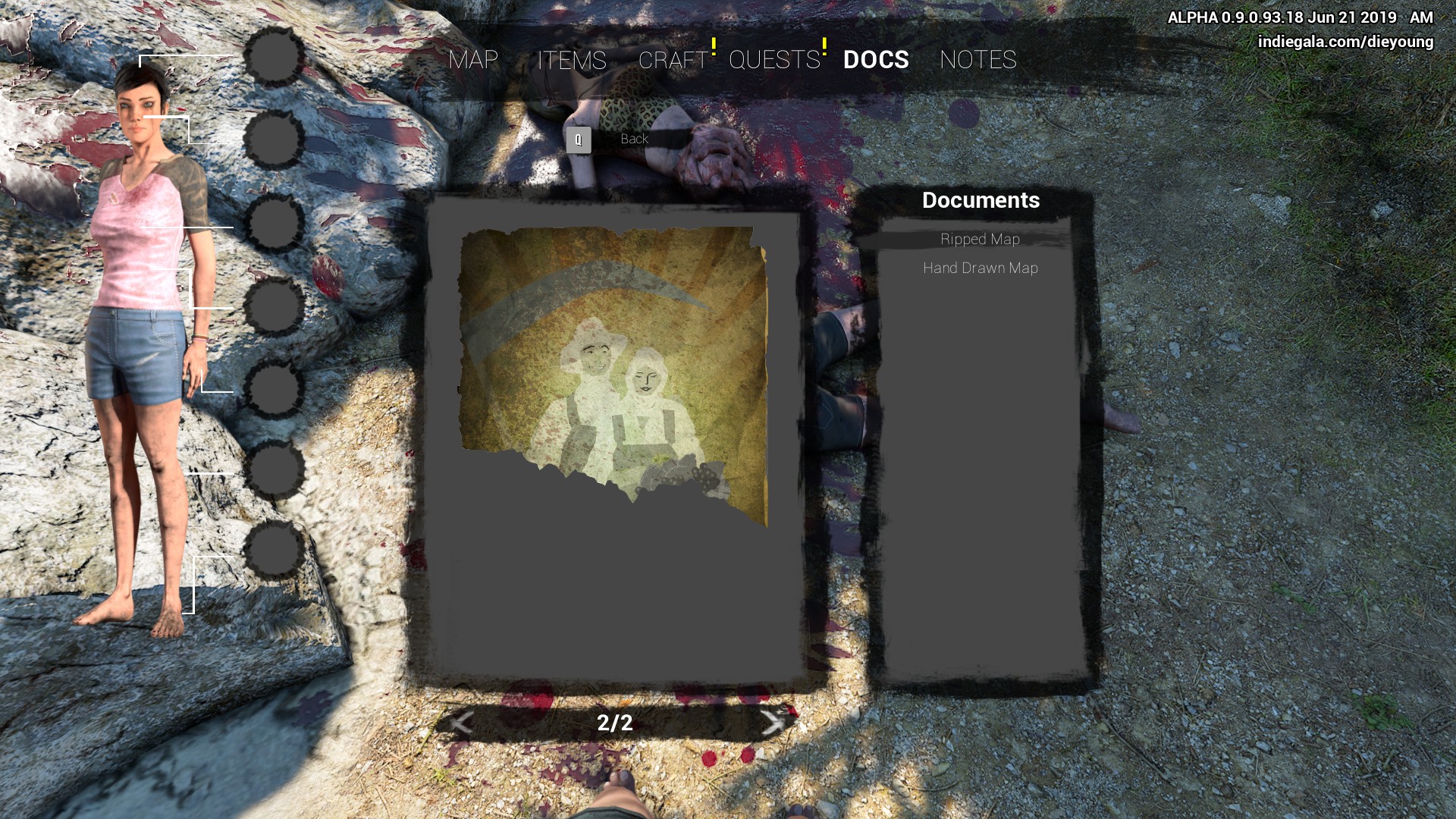Select the DOCS tab
Viewport: 1456px width, 819px height.
(876, 60)
